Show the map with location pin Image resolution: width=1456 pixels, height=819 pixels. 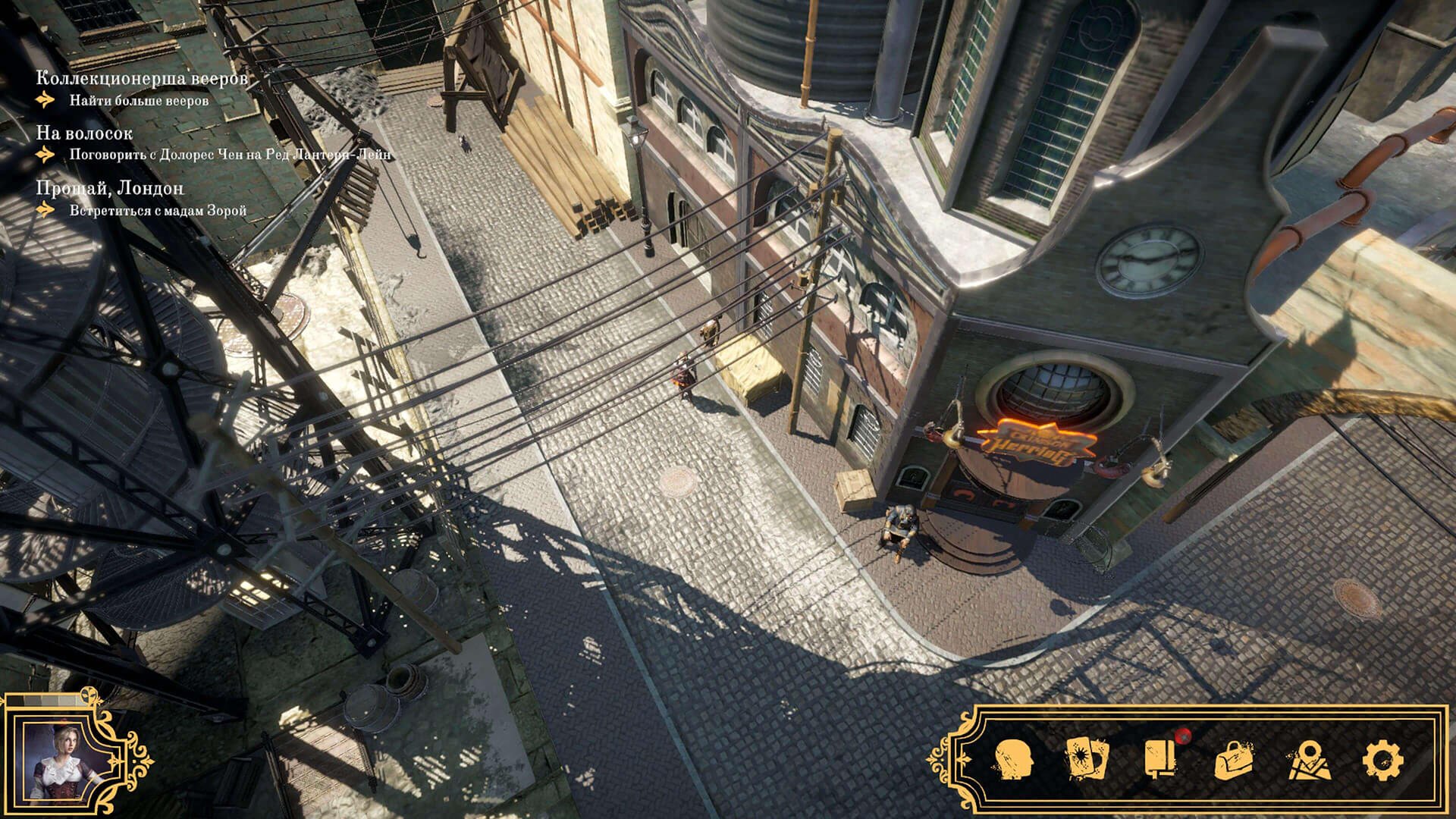(1308, 760)
